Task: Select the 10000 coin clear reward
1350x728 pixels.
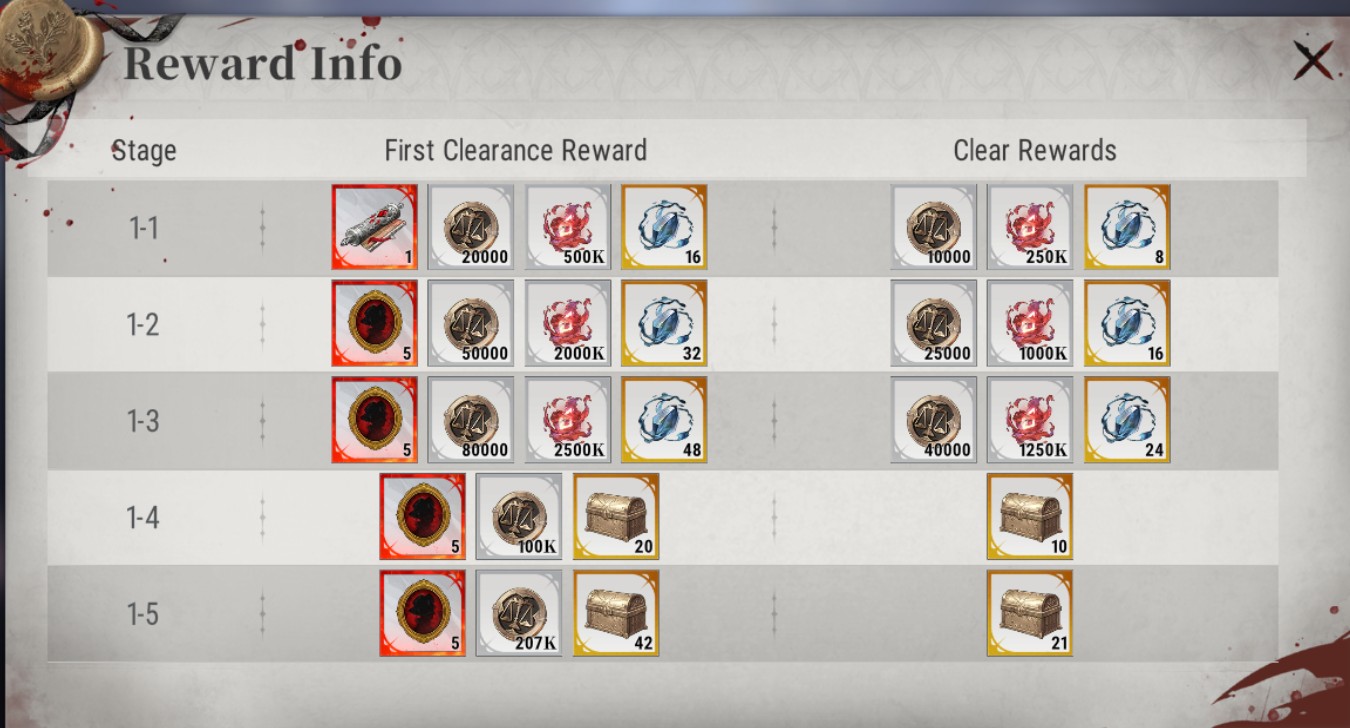Action: click(934, 227)
